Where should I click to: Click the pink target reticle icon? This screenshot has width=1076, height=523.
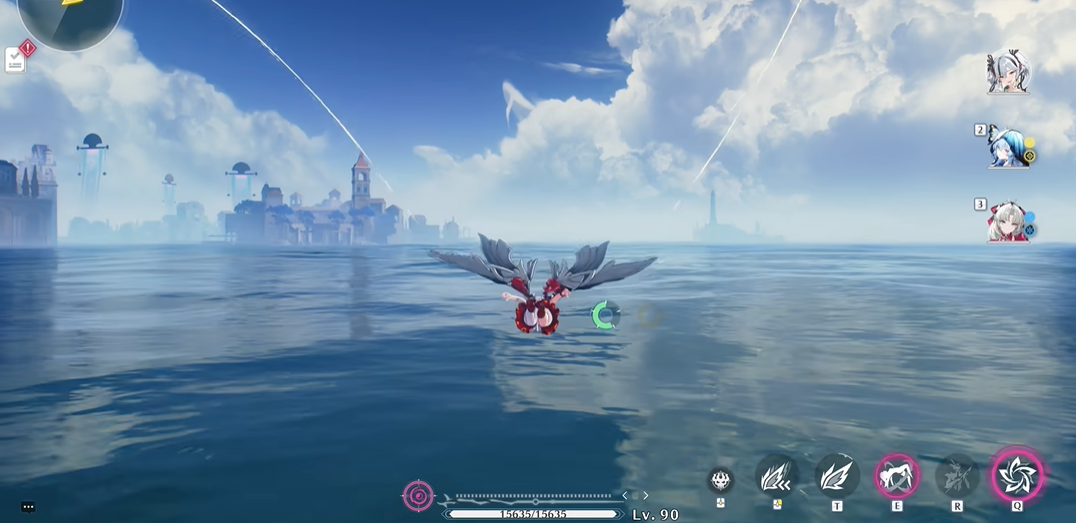click(x=418, y=495)
